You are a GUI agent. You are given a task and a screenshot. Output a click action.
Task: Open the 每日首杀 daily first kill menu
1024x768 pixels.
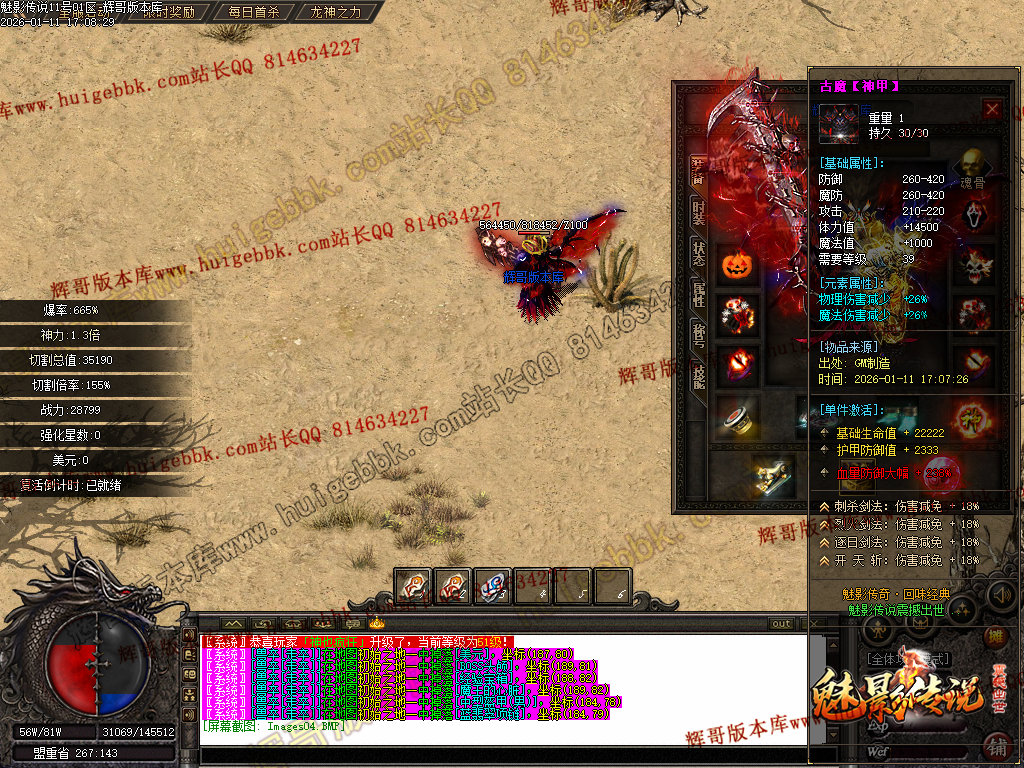[x=253, y=13]
